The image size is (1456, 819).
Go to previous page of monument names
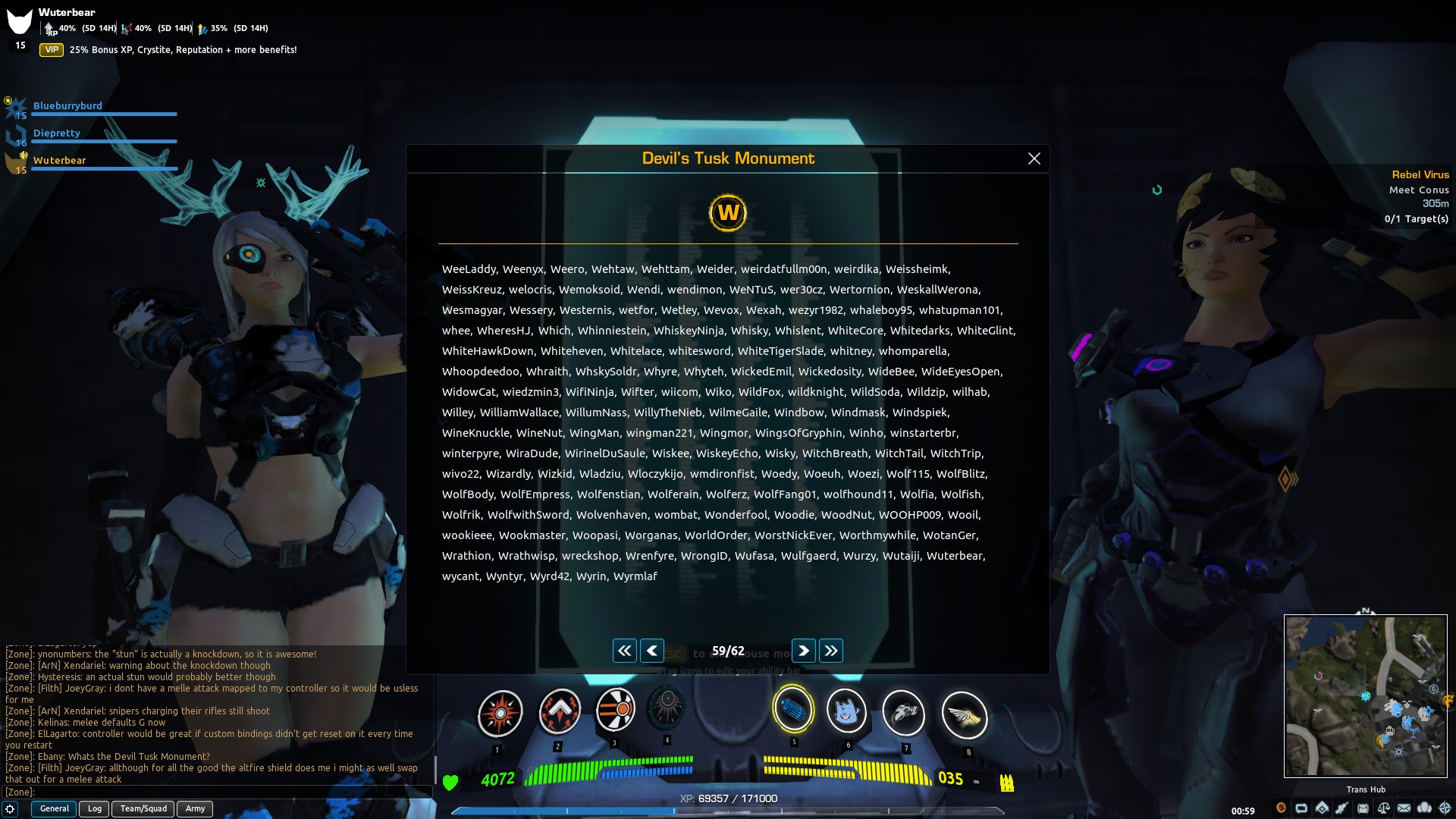pyautogui.click(x=652, y=651)
